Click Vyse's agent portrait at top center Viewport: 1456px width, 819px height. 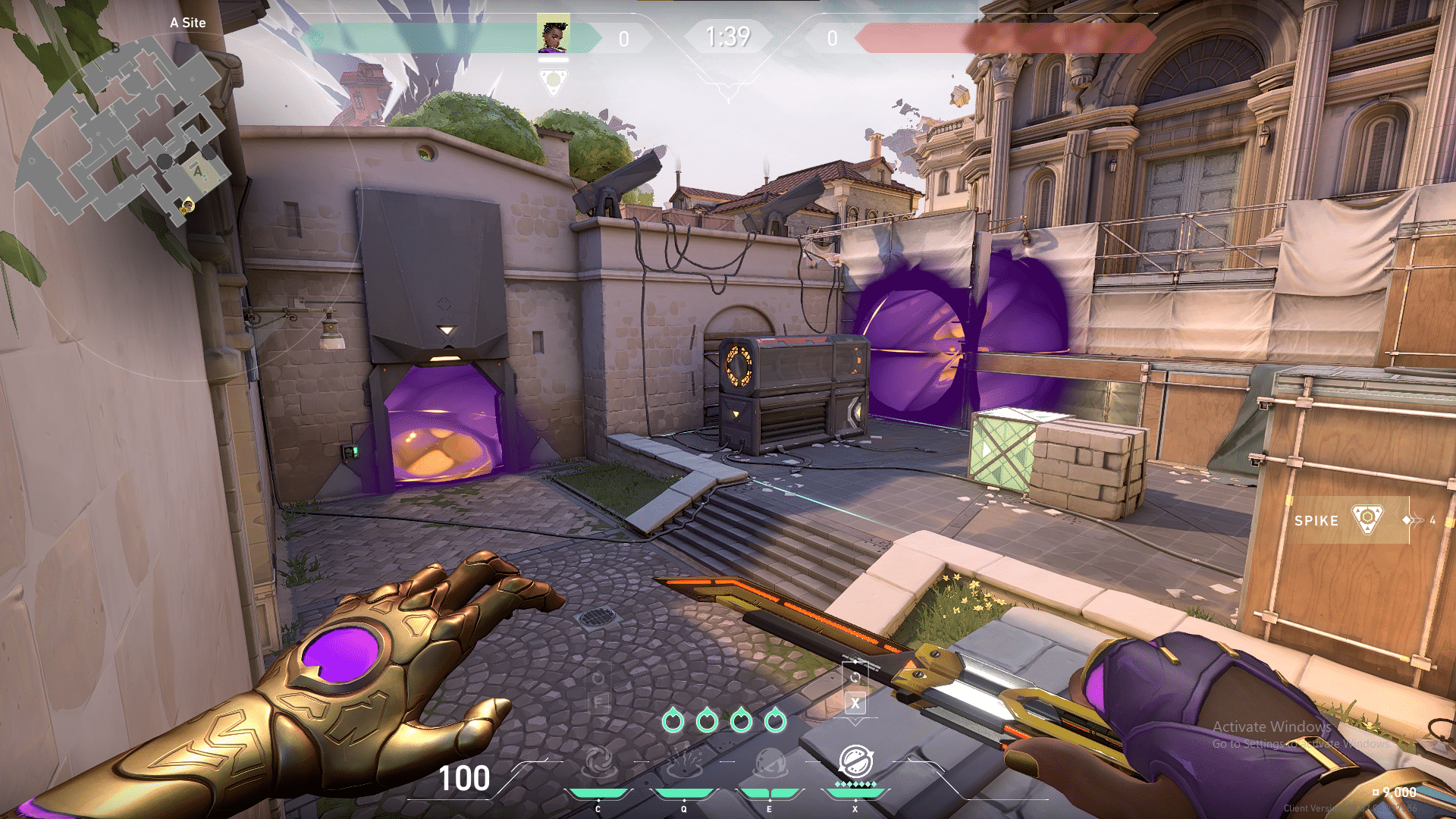(554, 34)
